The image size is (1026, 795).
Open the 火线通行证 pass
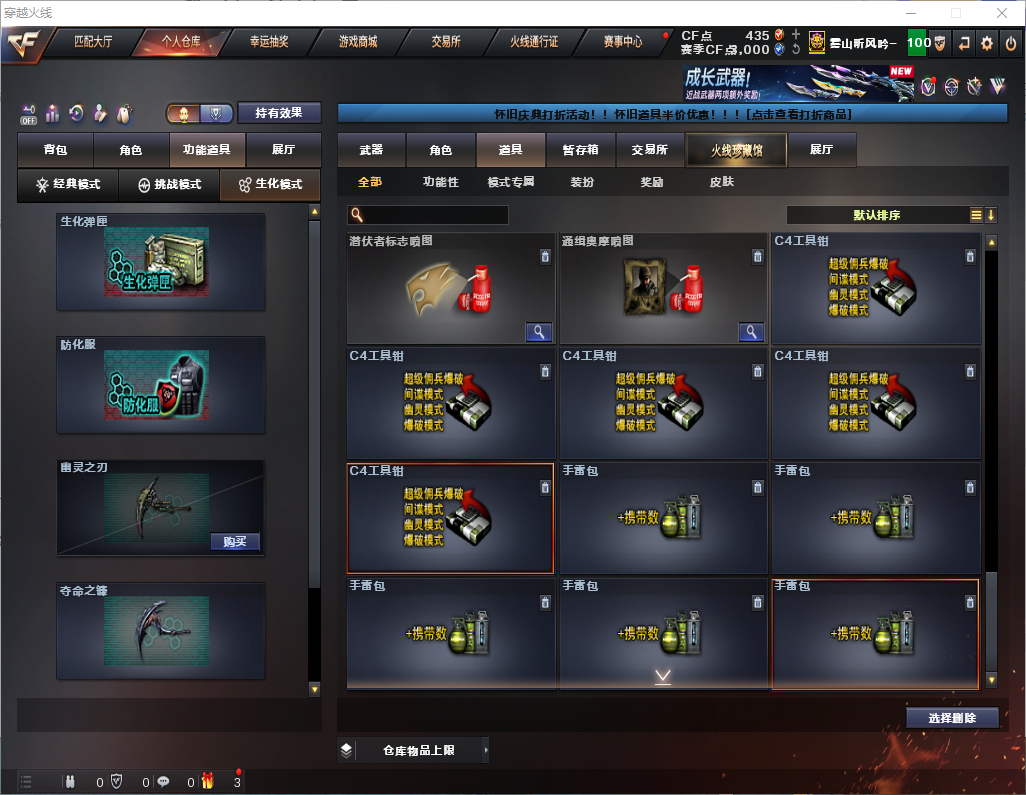(534, 42)
